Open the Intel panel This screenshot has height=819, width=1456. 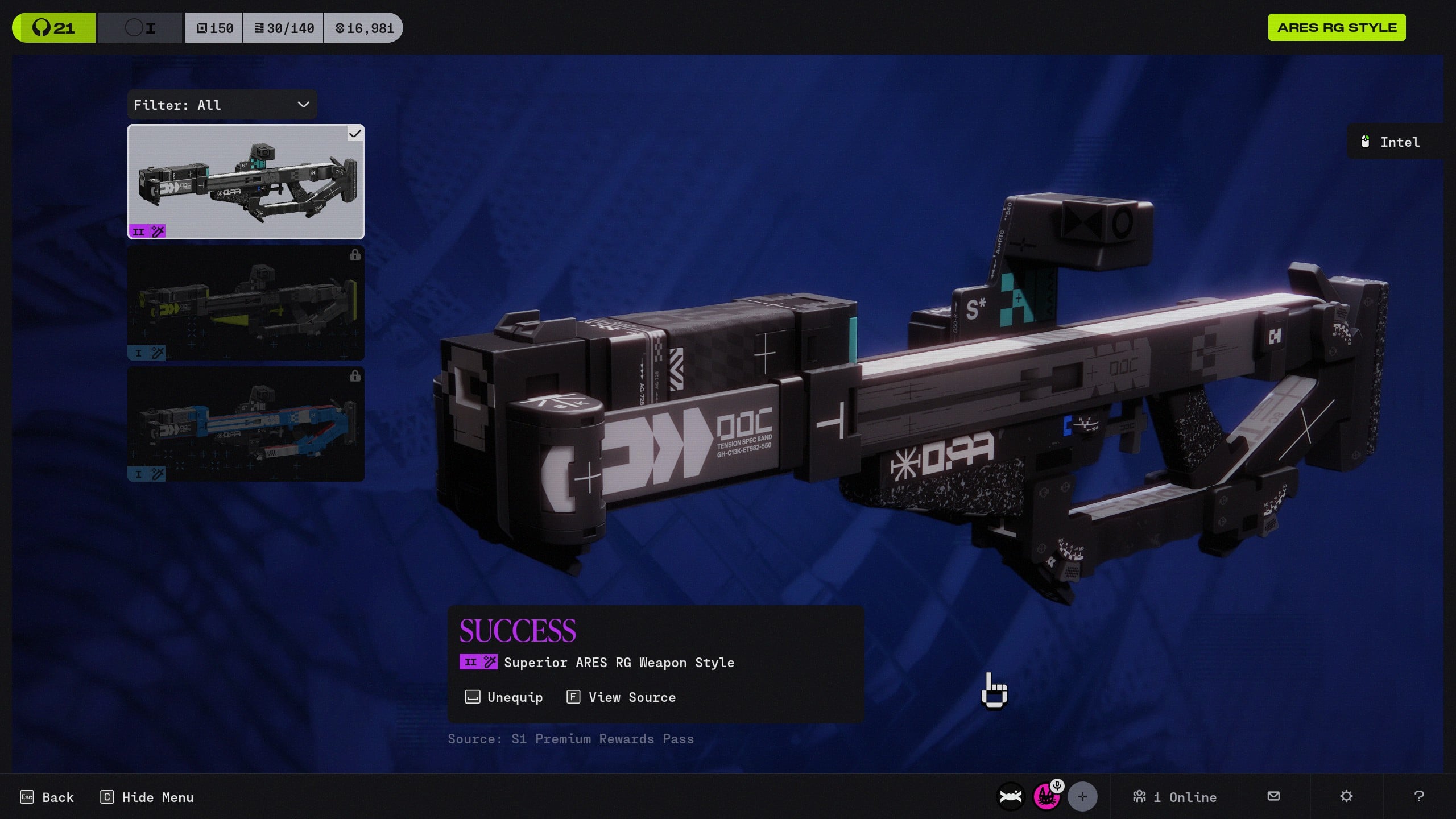[x=1392, y=142]
